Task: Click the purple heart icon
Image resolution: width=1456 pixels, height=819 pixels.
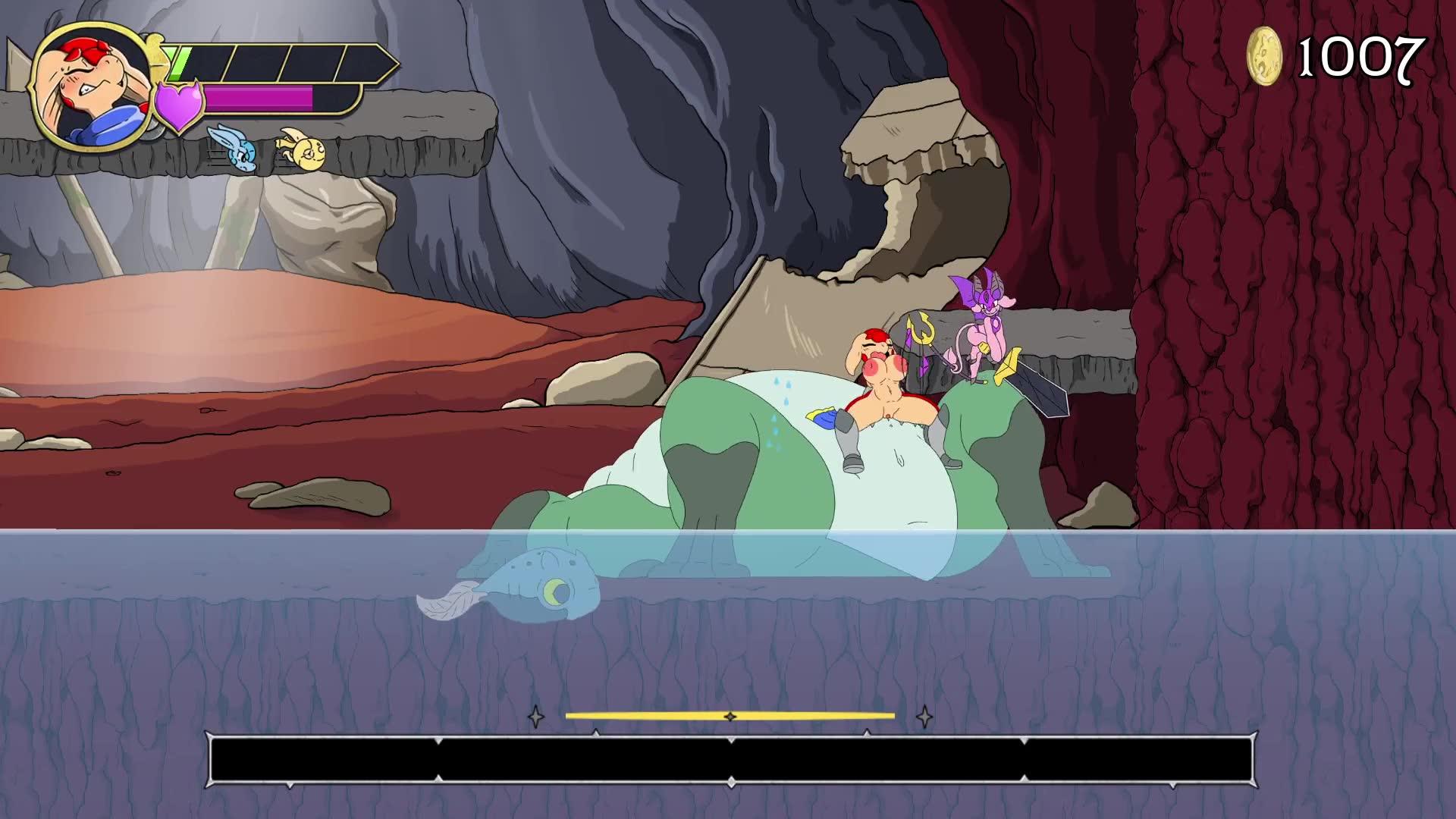Action: tap(180, 105)
